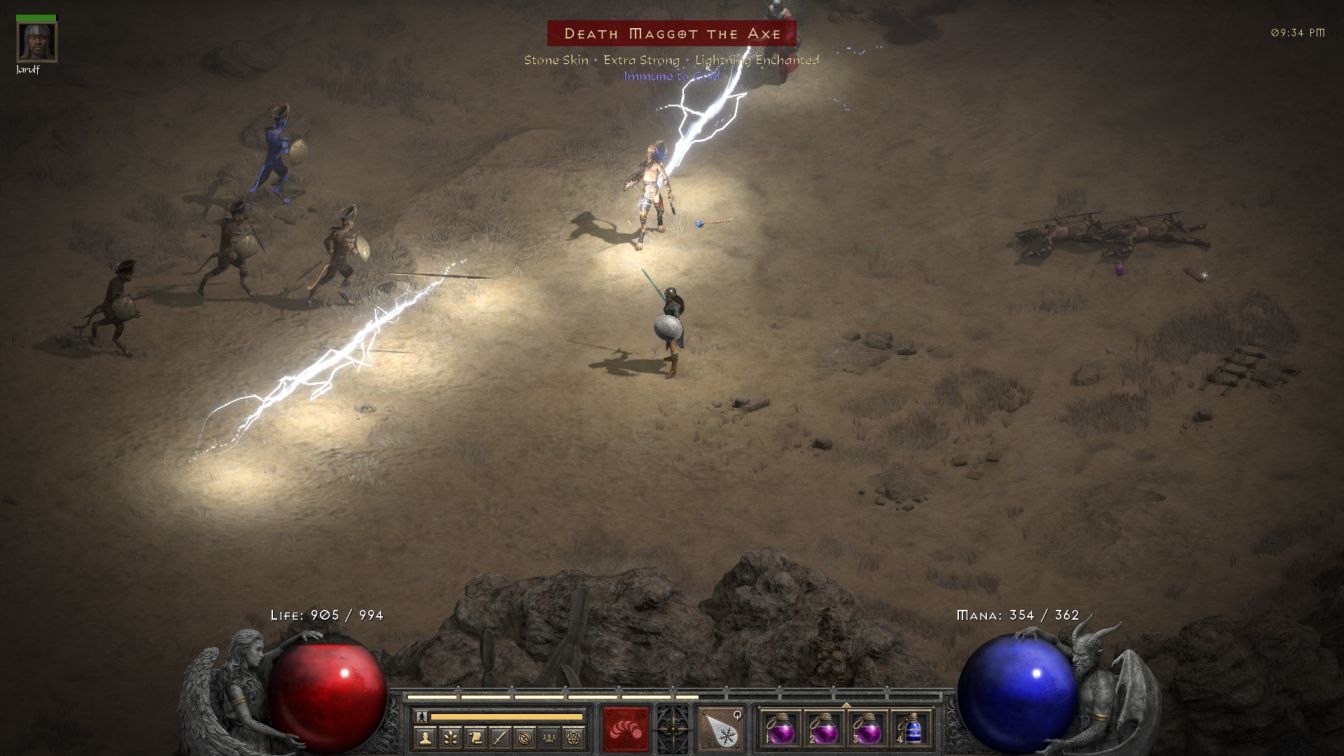The height and width of the screenshot is (756, 1344).
Task: Expand the belt with the arrow above potions
Action: (x=846, y=704)
